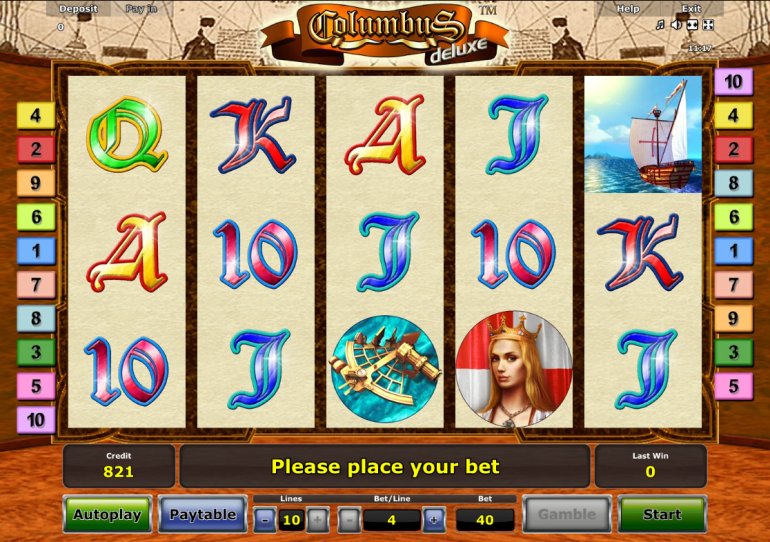Screen dimensions: 770x542
Task: Click the greyed-out Gamble button
Action: (x=567, y=515)
